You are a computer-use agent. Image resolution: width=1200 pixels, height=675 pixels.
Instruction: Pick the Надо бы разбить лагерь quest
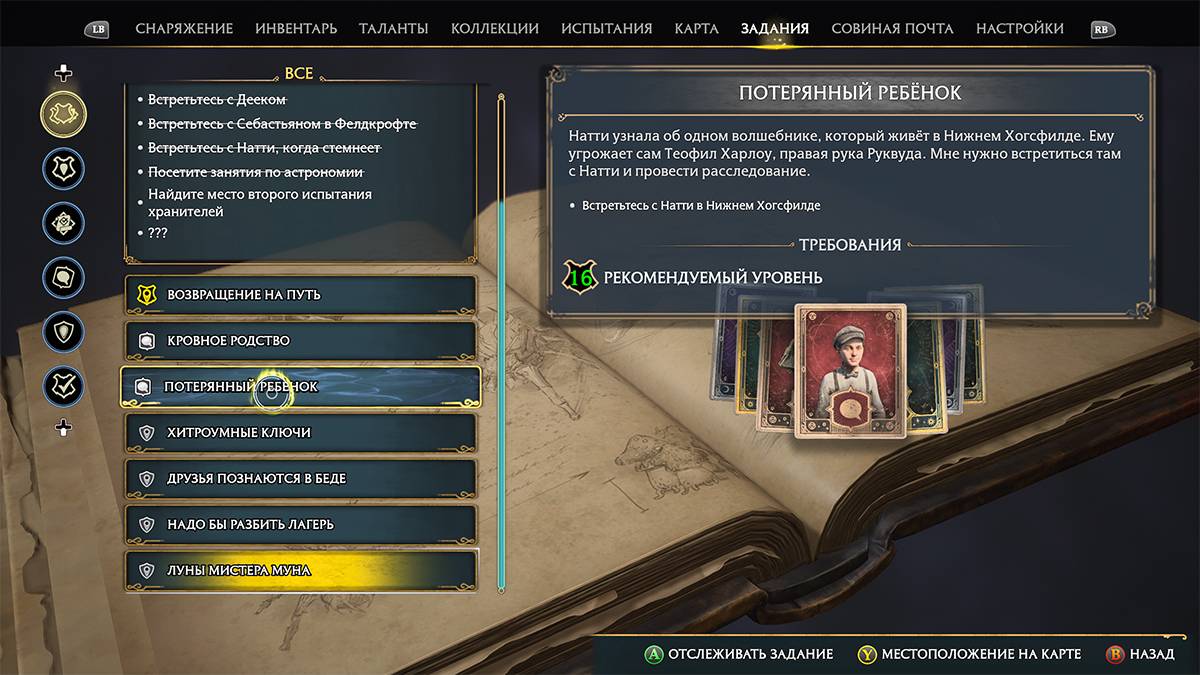[299, 525]
